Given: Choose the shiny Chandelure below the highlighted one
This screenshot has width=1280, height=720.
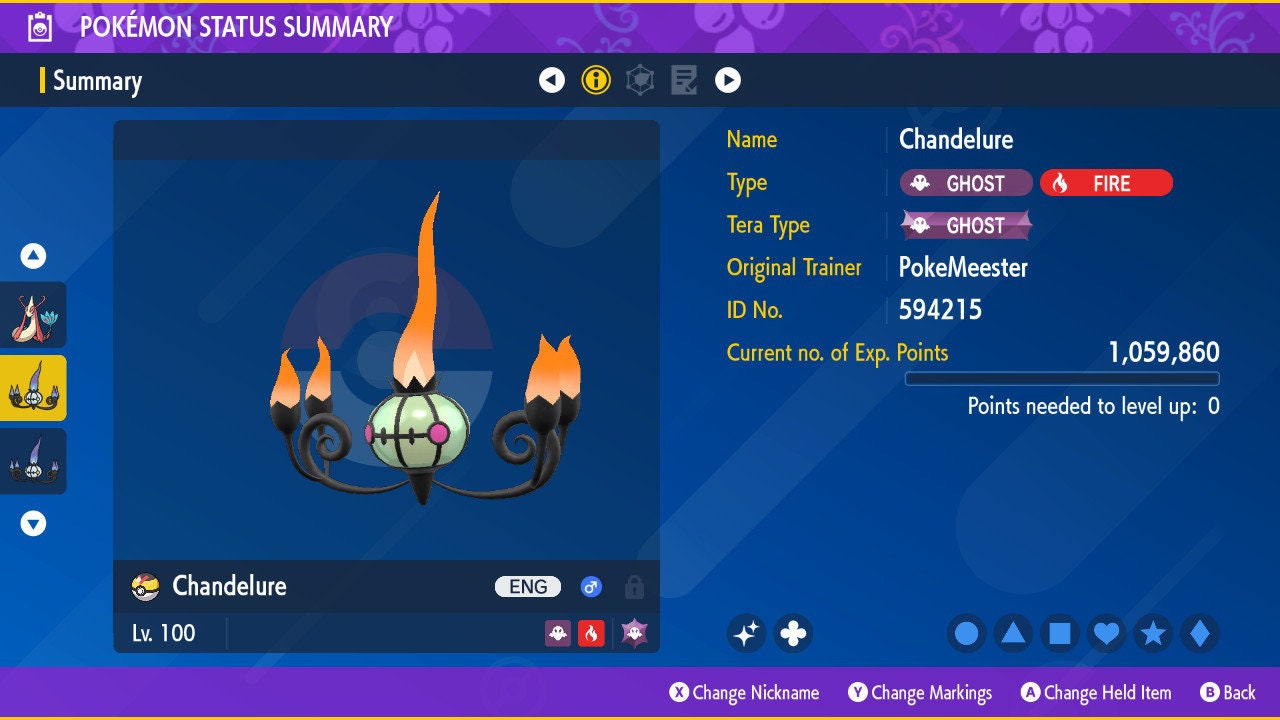Looking at the screenshot, I should point(33,461).
